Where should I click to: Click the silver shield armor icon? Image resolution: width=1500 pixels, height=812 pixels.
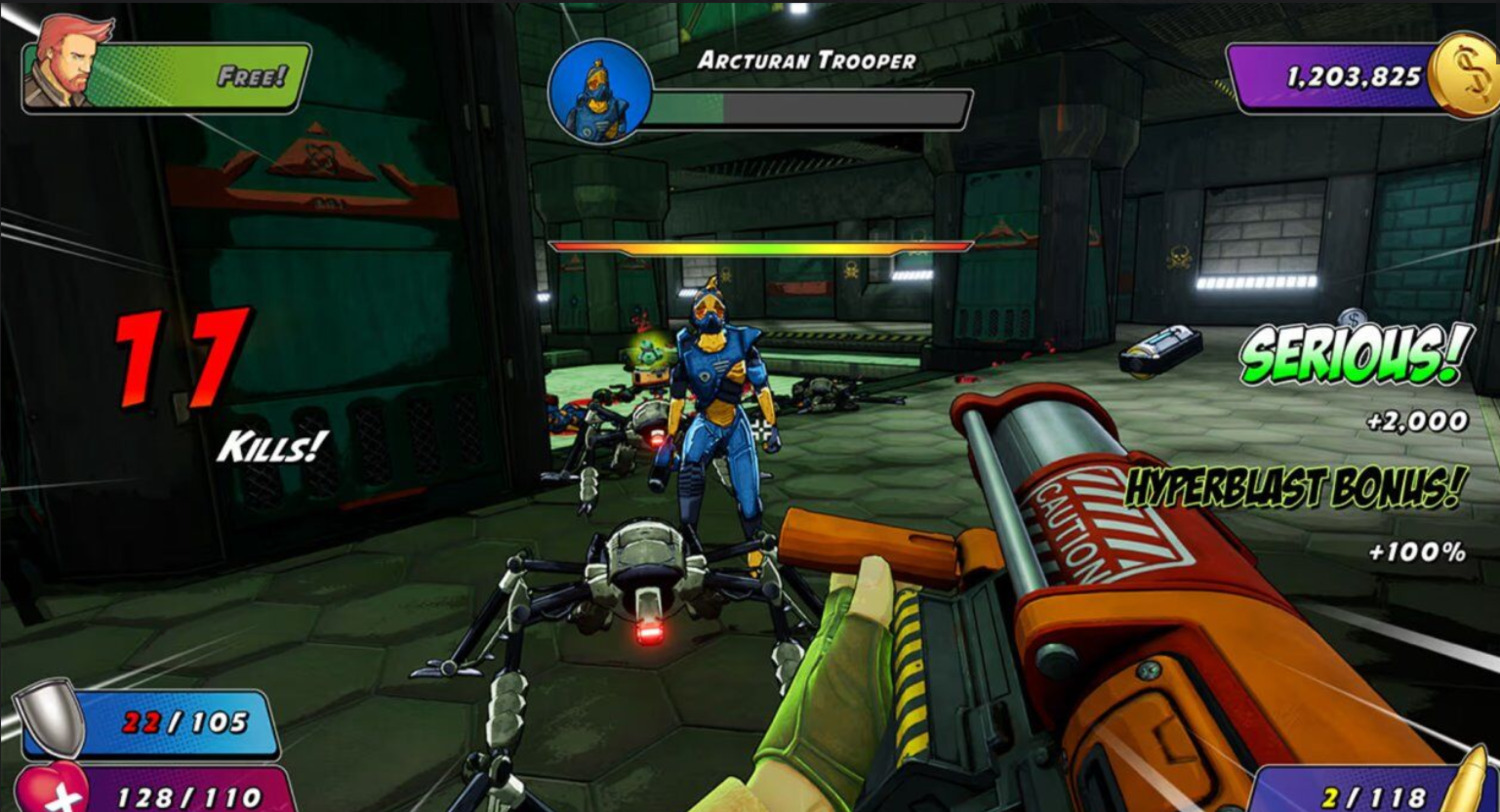[x=53, y=716]
